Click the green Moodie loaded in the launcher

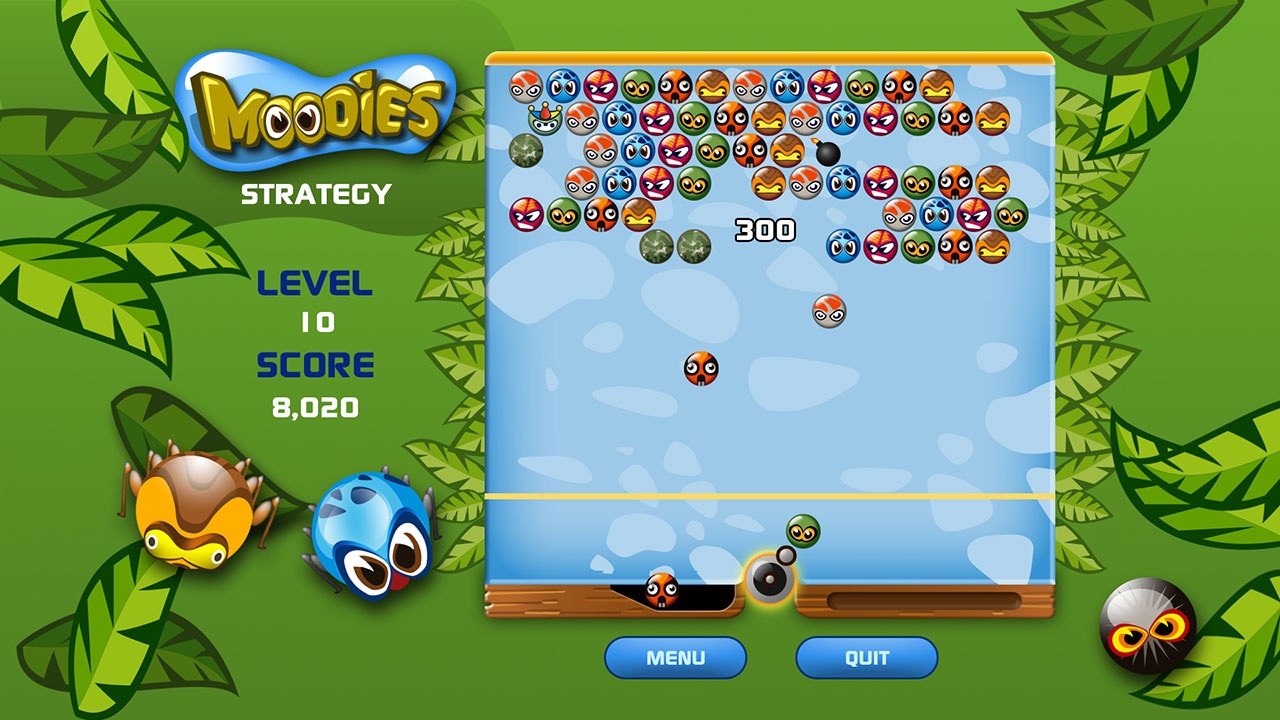(x=801, y=530)
